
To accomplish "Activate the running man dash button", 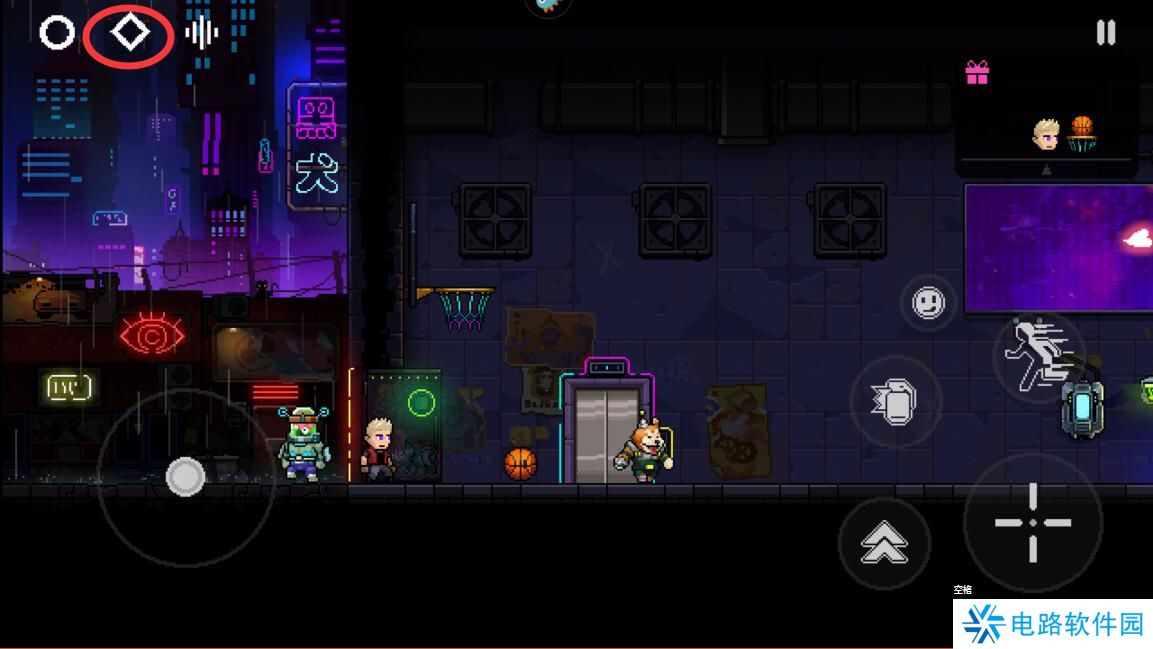I will [1037, 356].
